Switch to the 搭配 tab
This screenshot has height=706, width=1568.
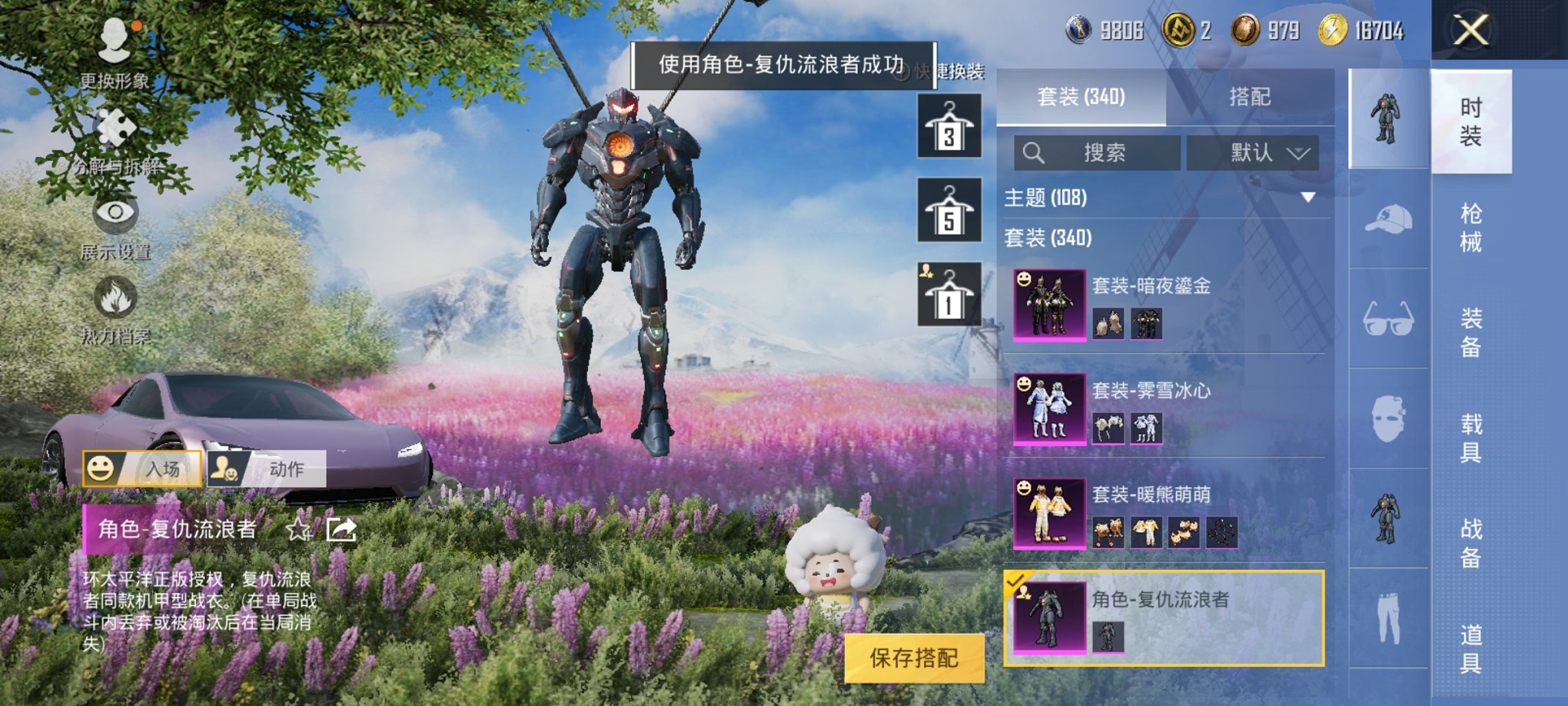tap(1248, 98)
